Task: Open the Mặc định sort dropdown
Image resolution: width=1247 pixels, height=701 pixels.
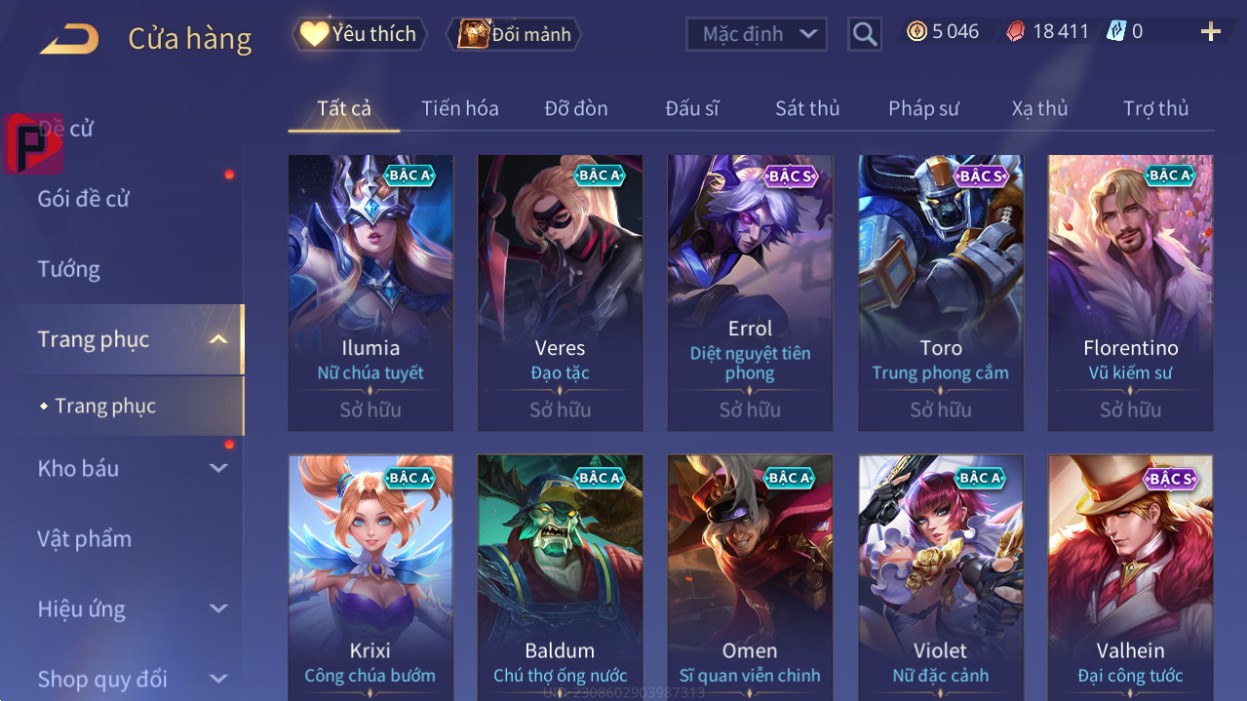Action: pos(756,34)
